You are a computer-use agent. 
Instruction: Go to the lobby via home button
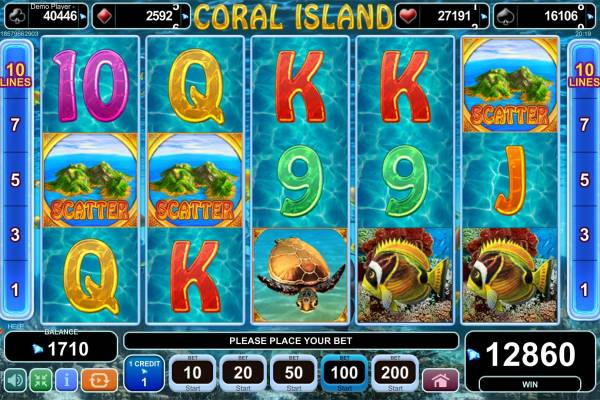(x=441, y=380)
